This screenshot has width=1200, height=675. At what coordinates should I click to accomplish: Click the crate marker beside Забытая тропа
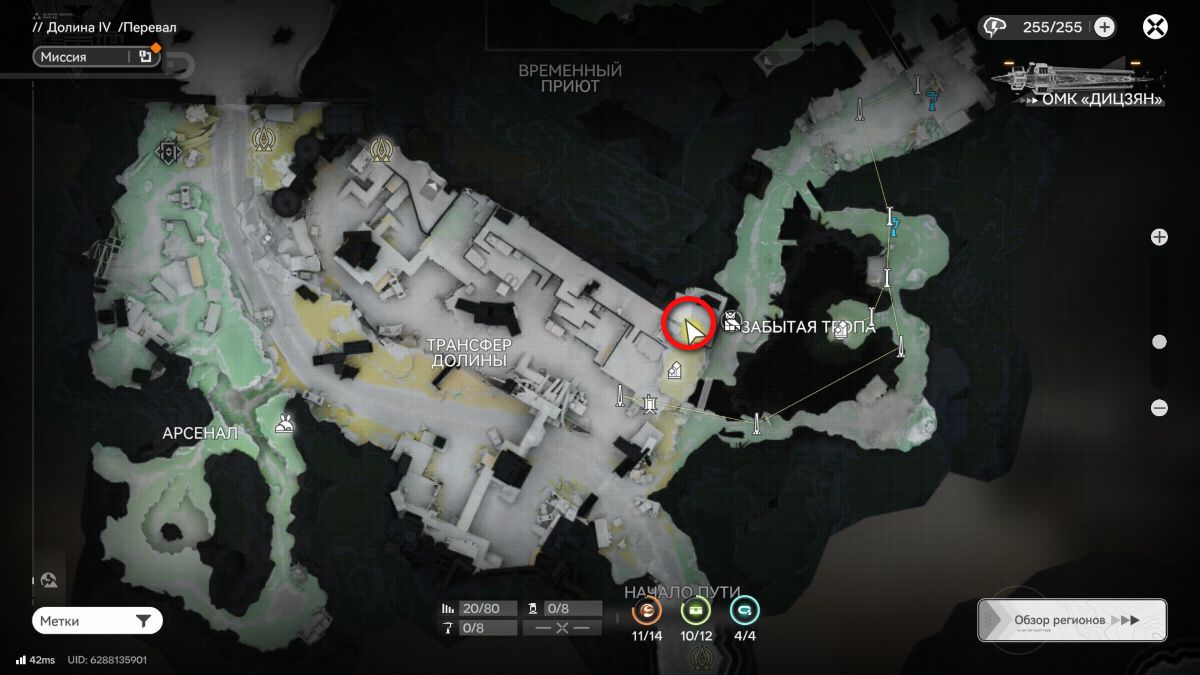click(x=731, y=322)
